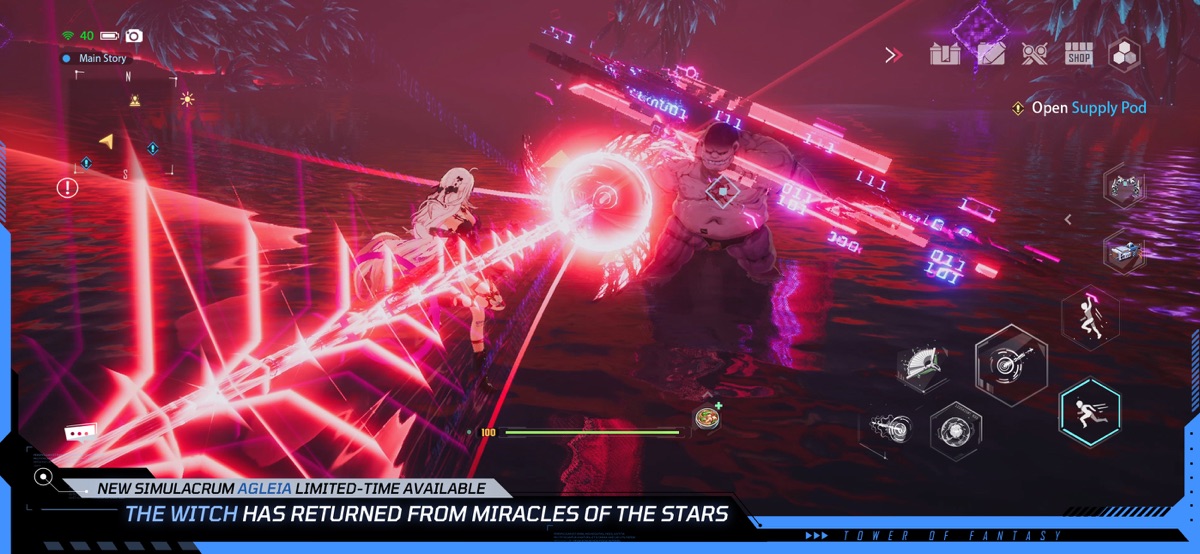
Task: Collapse the relic panel with the small arrow
Action: pos(1068,219)
